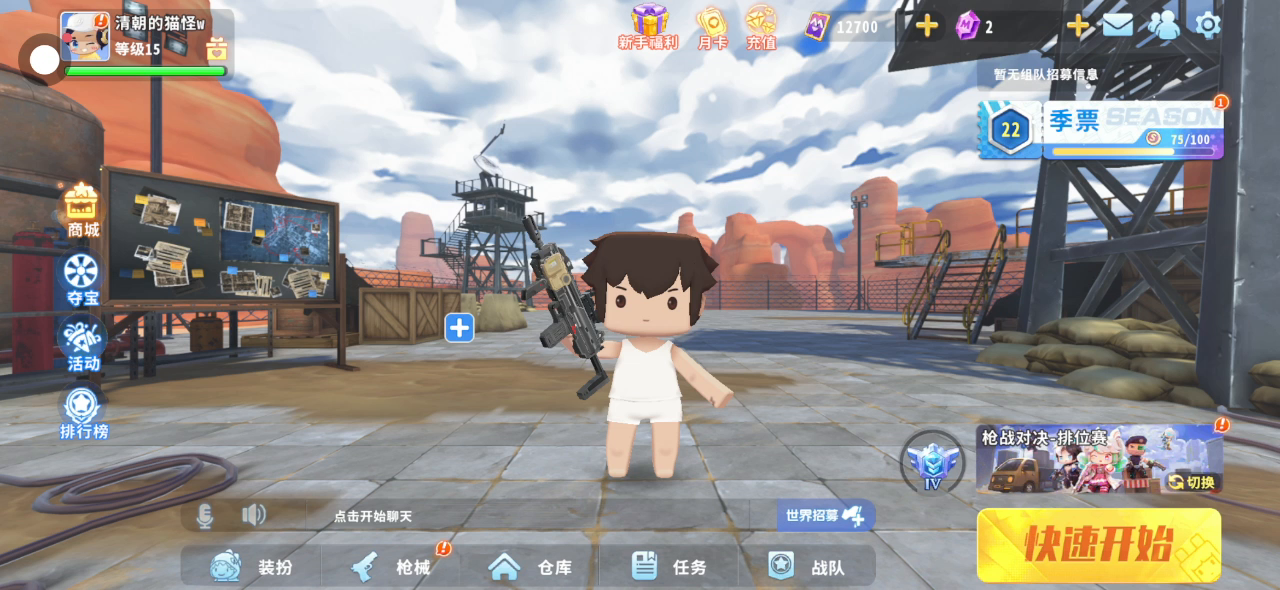Show the 活动 events page

coord(83,345)
